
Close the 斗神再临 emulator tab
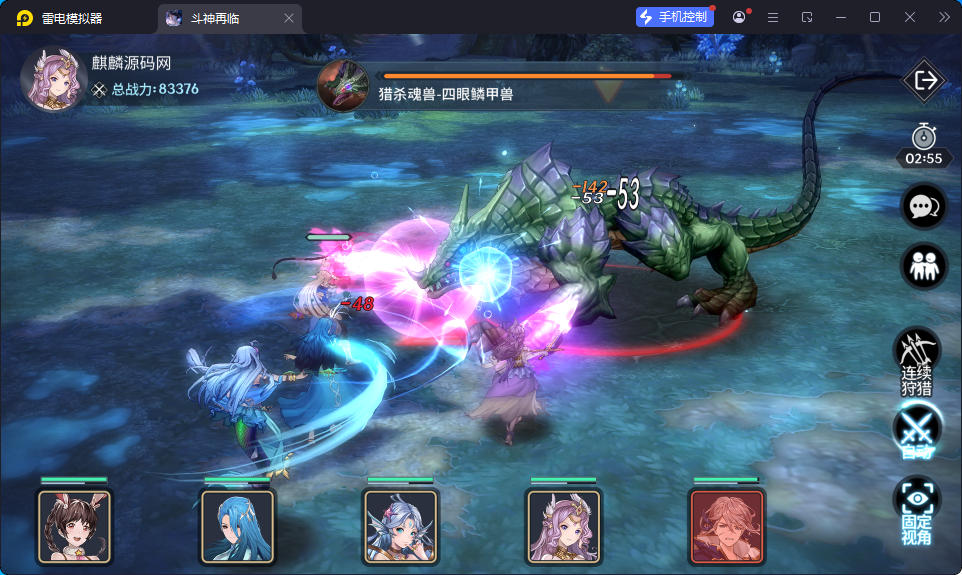(x=289, y=18)
